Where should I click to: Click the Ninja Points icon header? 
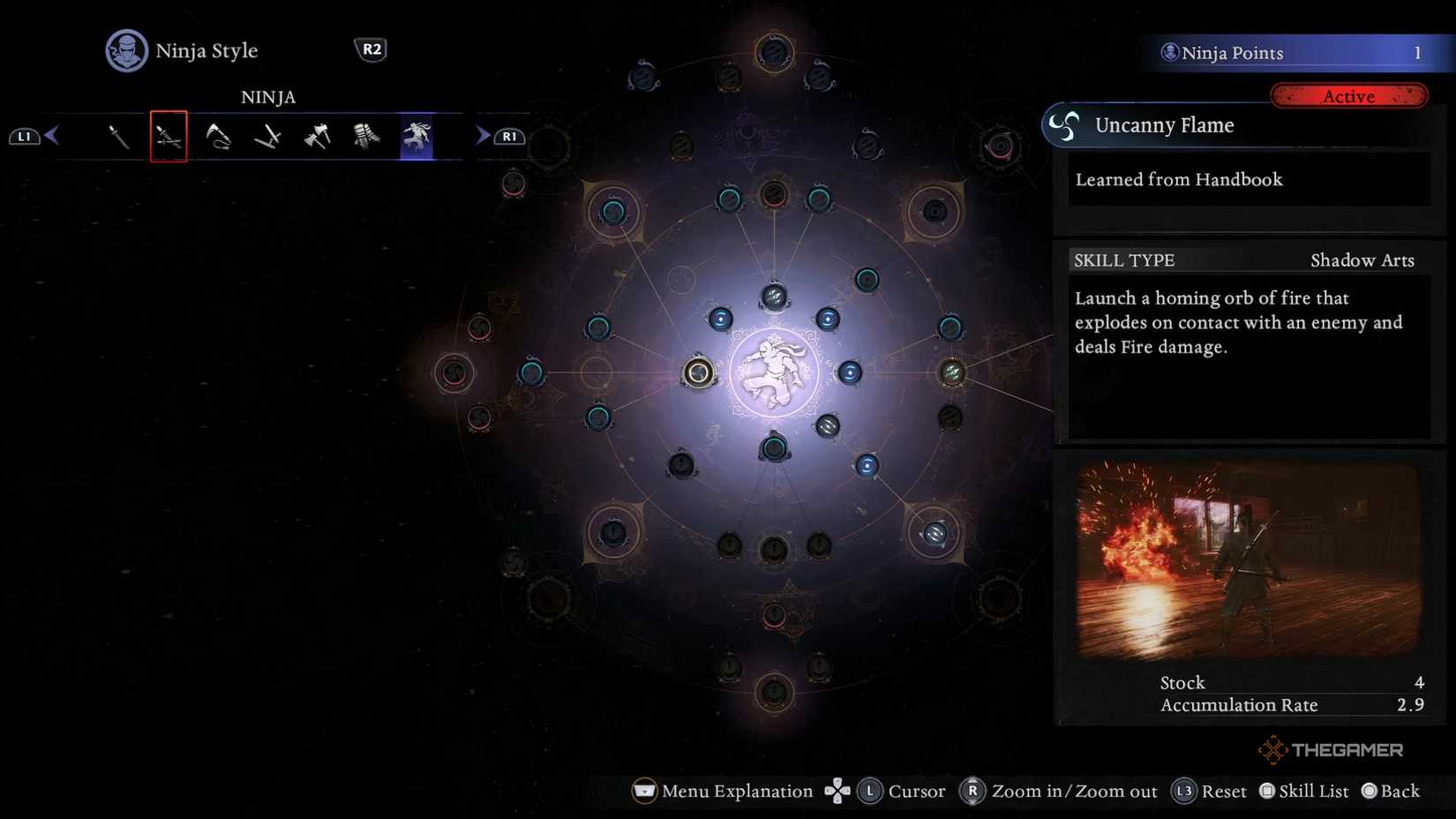tap(1172, 52)
